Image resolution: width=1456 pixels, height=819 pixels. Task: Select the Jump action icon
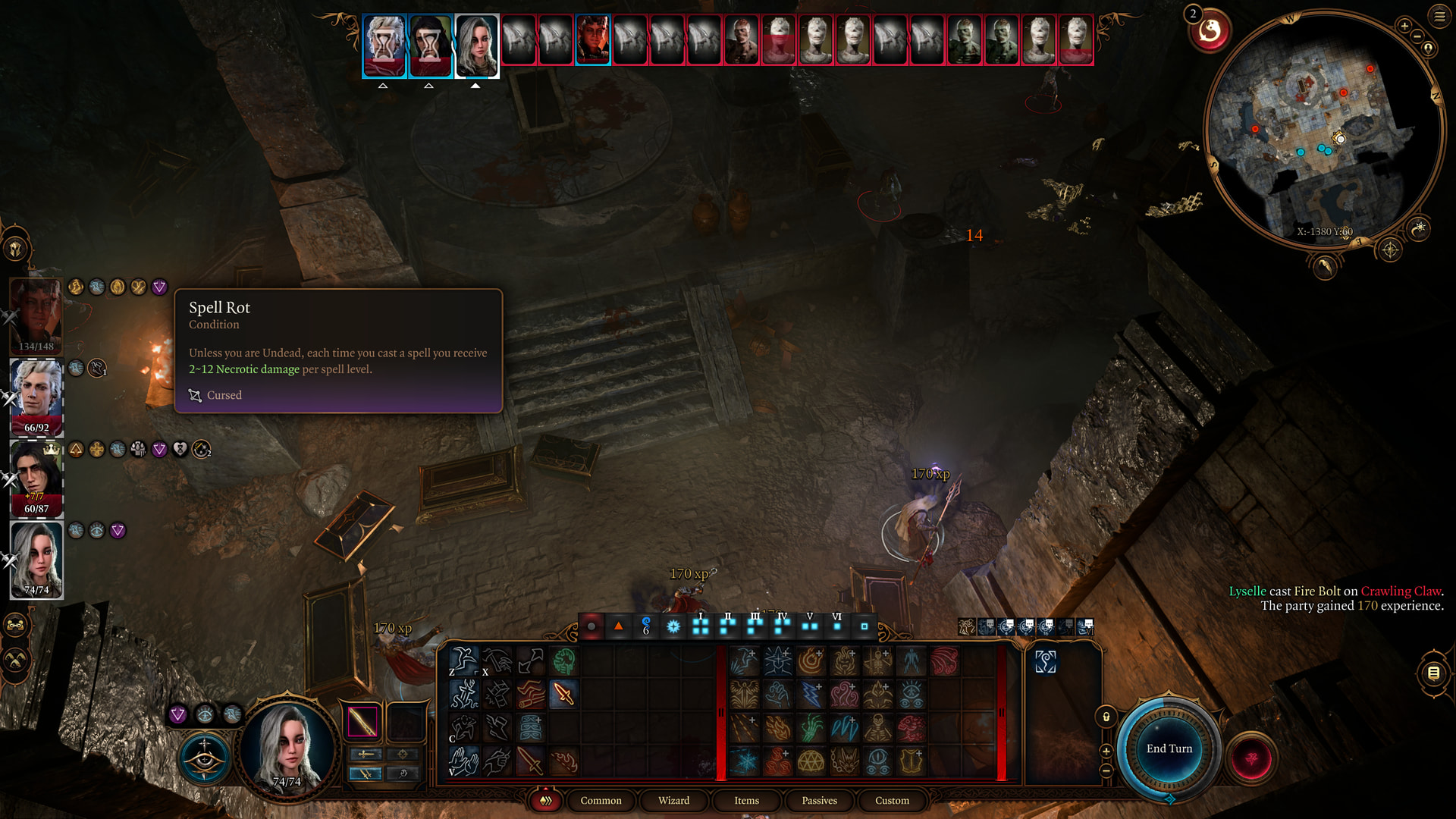[x=463, y=661]
